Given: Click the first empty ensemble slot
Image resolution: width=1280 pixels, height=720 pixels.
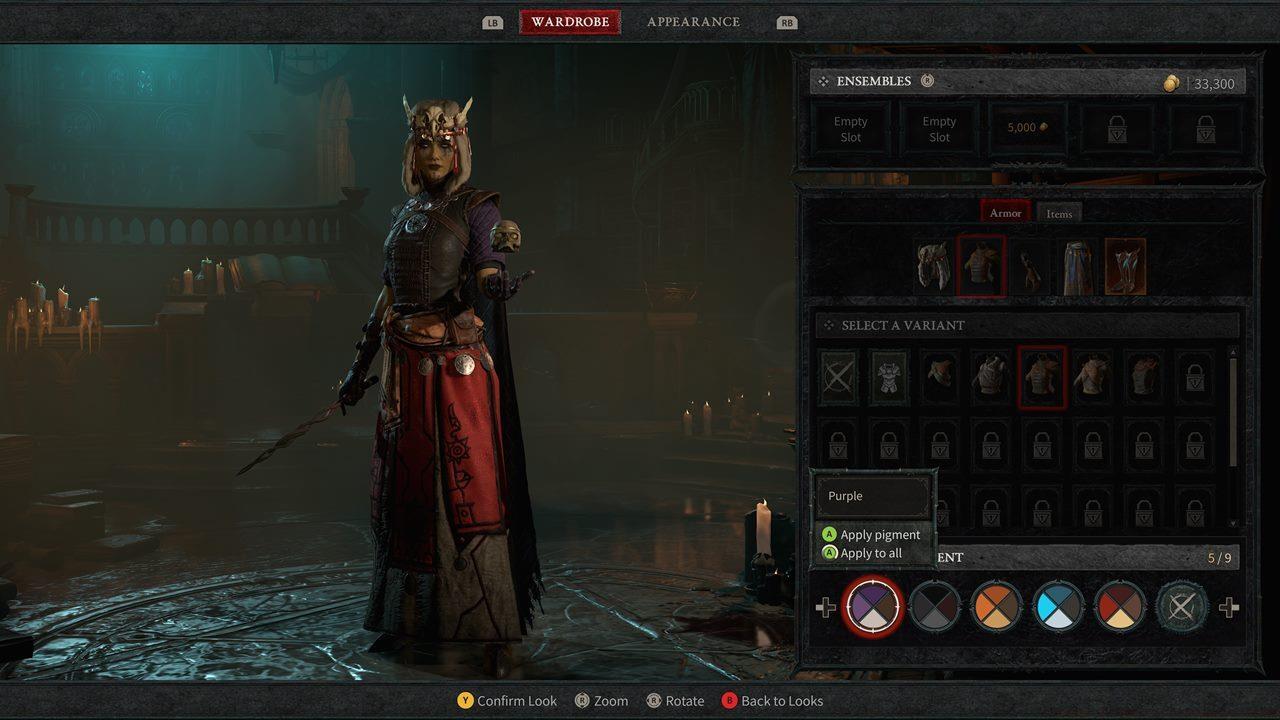Looking at the screenshot, I should tap(850, 127).
